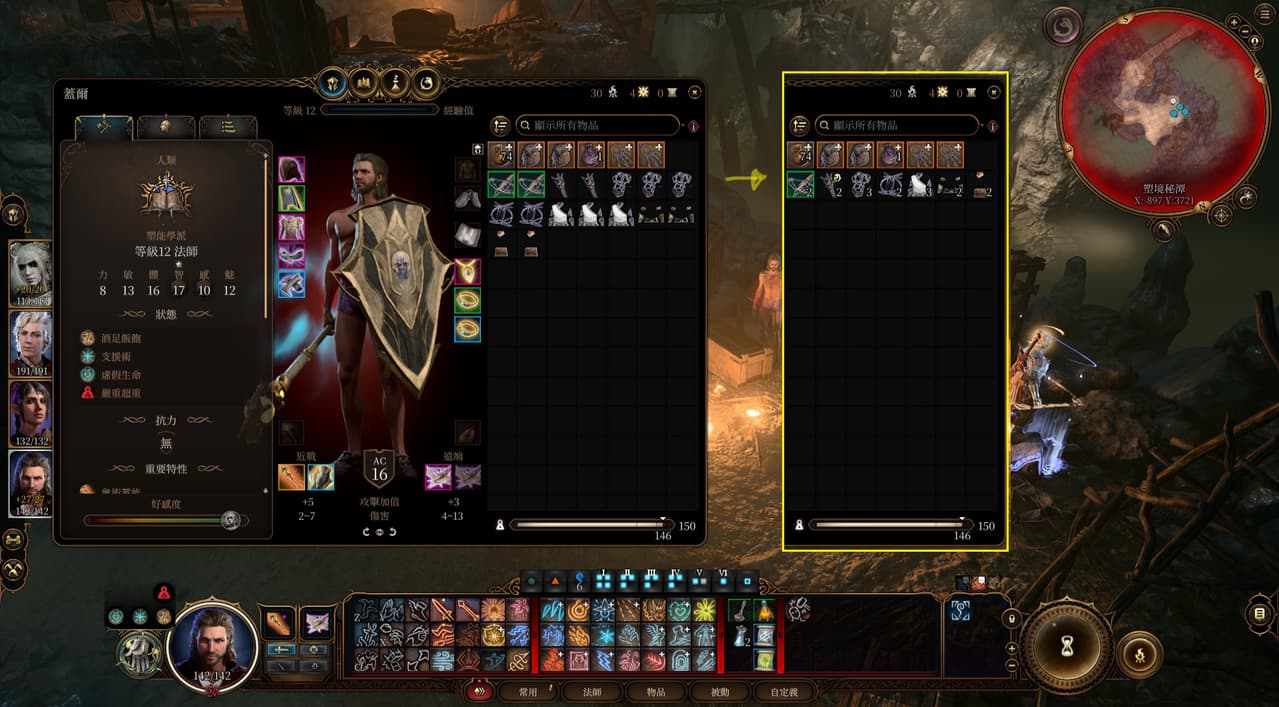Click the equipped pink-bordered amulet slot
1279x707 pixels.
467,271
